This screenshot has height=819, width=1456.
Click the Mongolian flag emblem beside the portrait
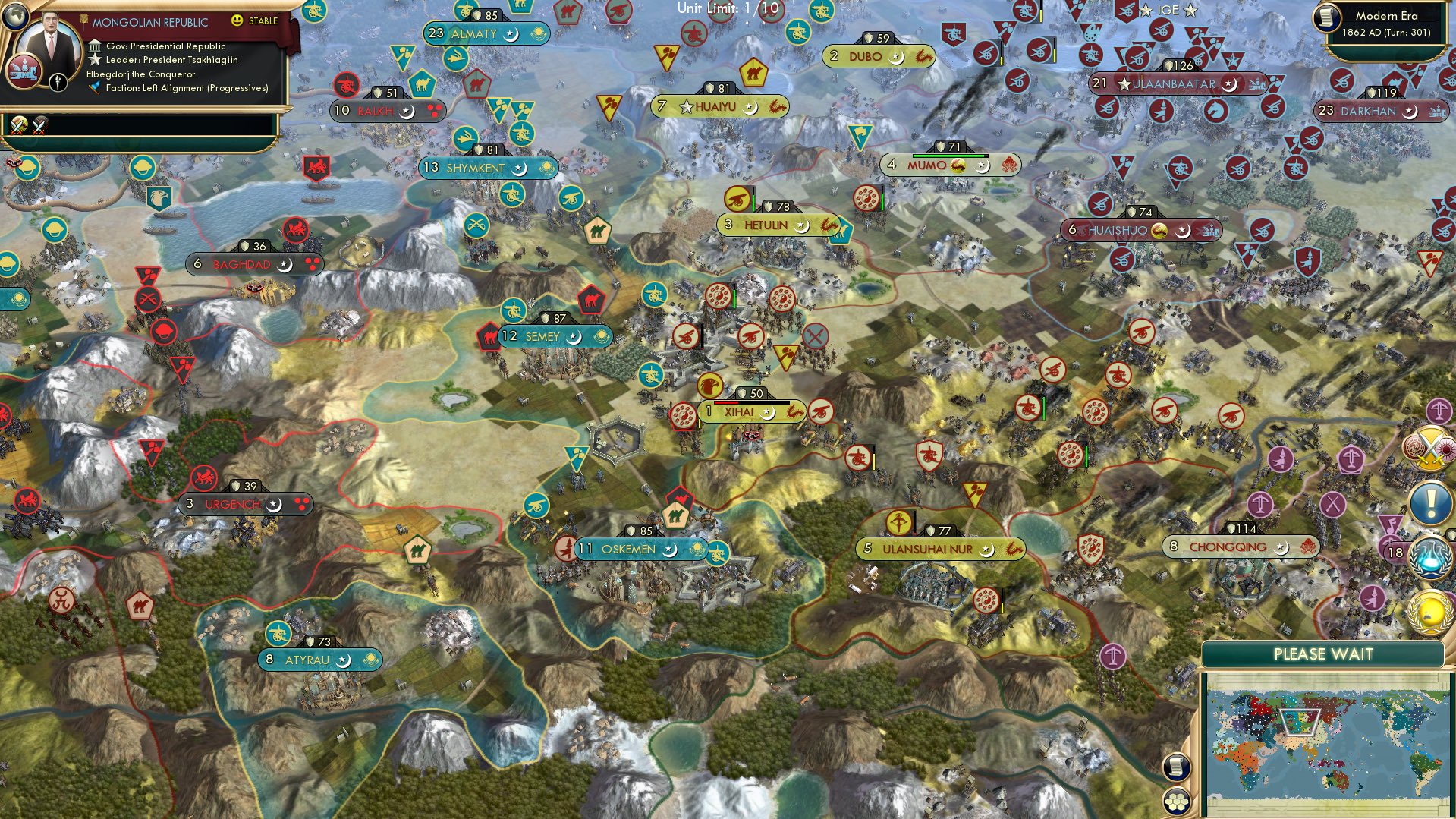coord(24,72)
